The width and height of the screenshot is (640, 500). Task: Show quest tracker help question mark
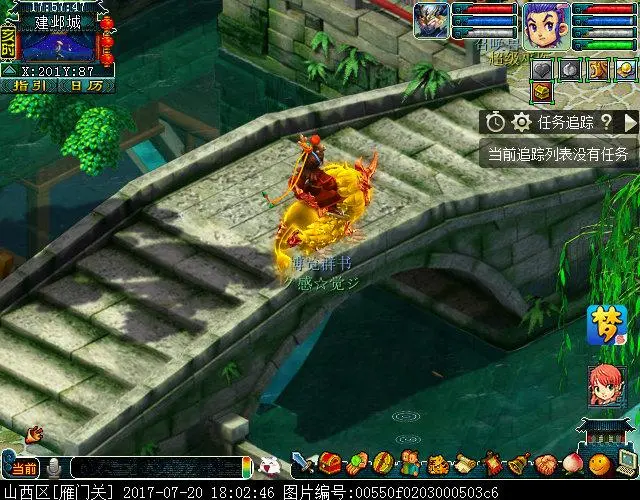(607, 122)
